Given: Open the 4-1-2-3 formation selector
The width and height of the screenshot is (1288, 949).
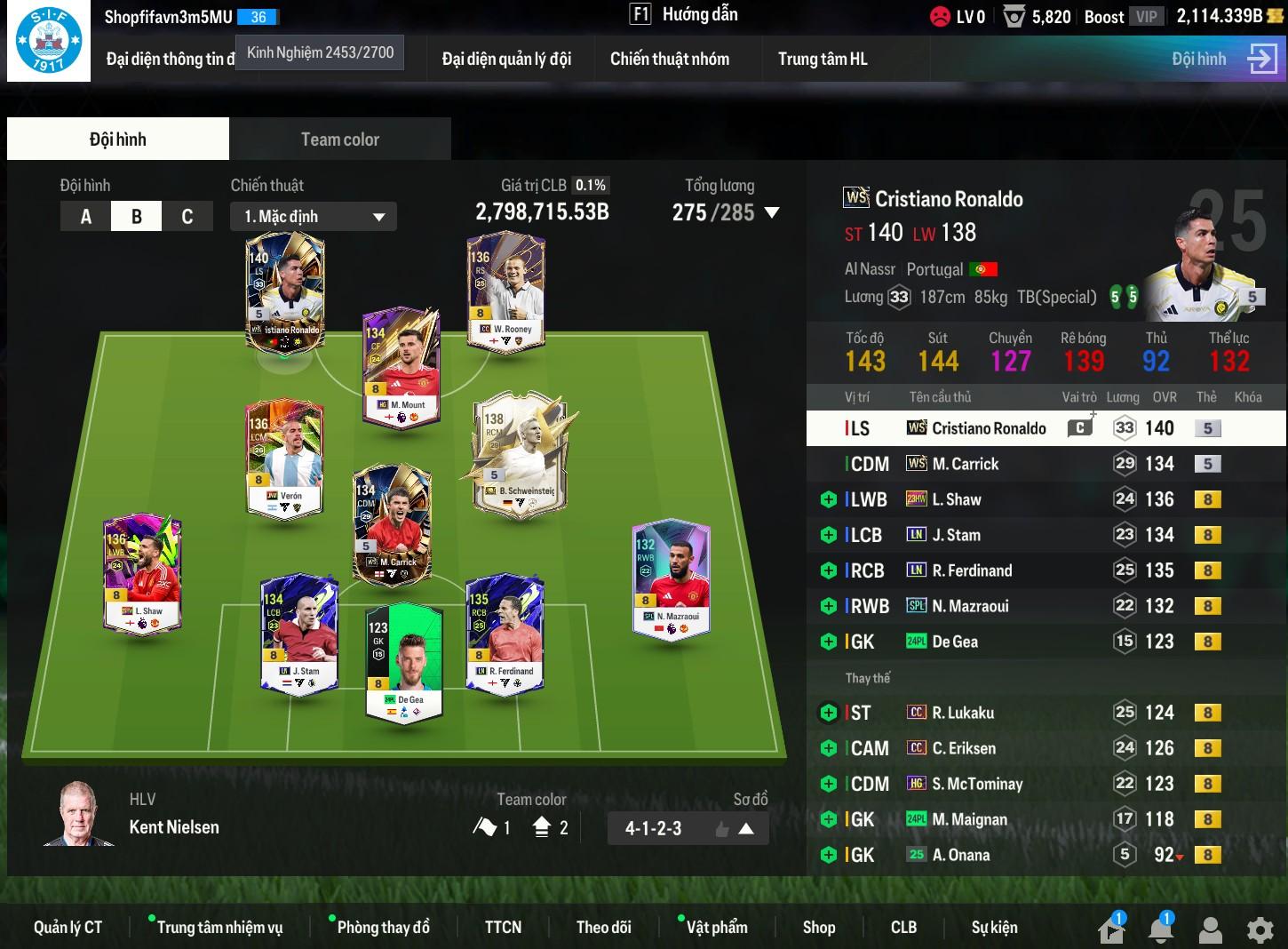Looking at the screenshot, I should pyautogui.click(x=688, y=829).
